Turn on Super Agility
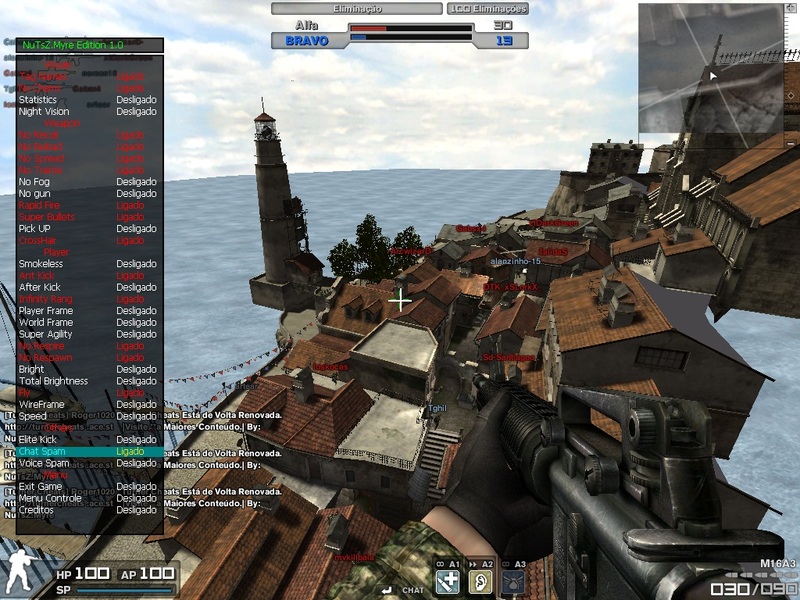Screen dimensions: 800x600 point(45,334)
